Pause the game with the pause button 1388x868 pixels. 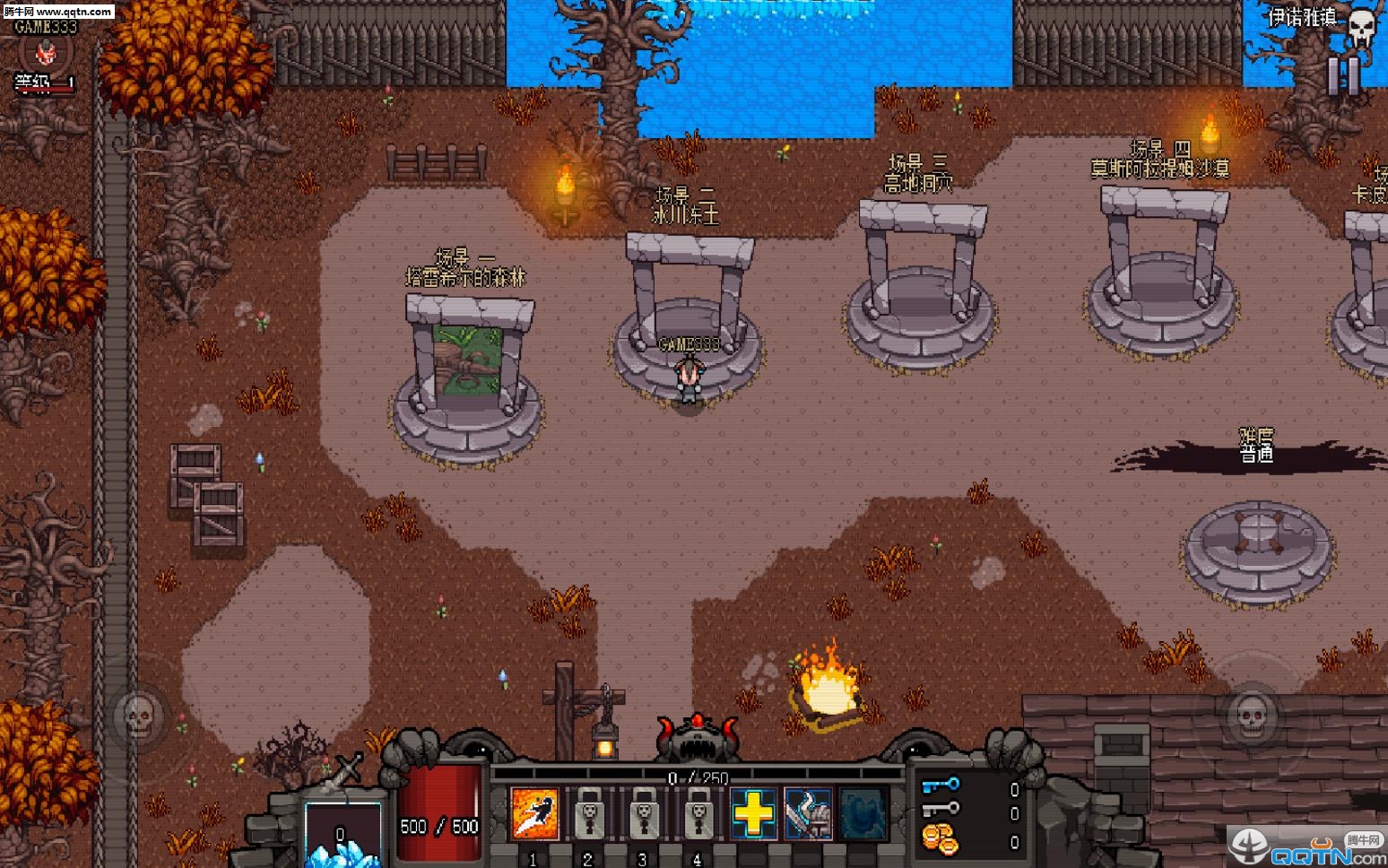tap(1343, 76)
